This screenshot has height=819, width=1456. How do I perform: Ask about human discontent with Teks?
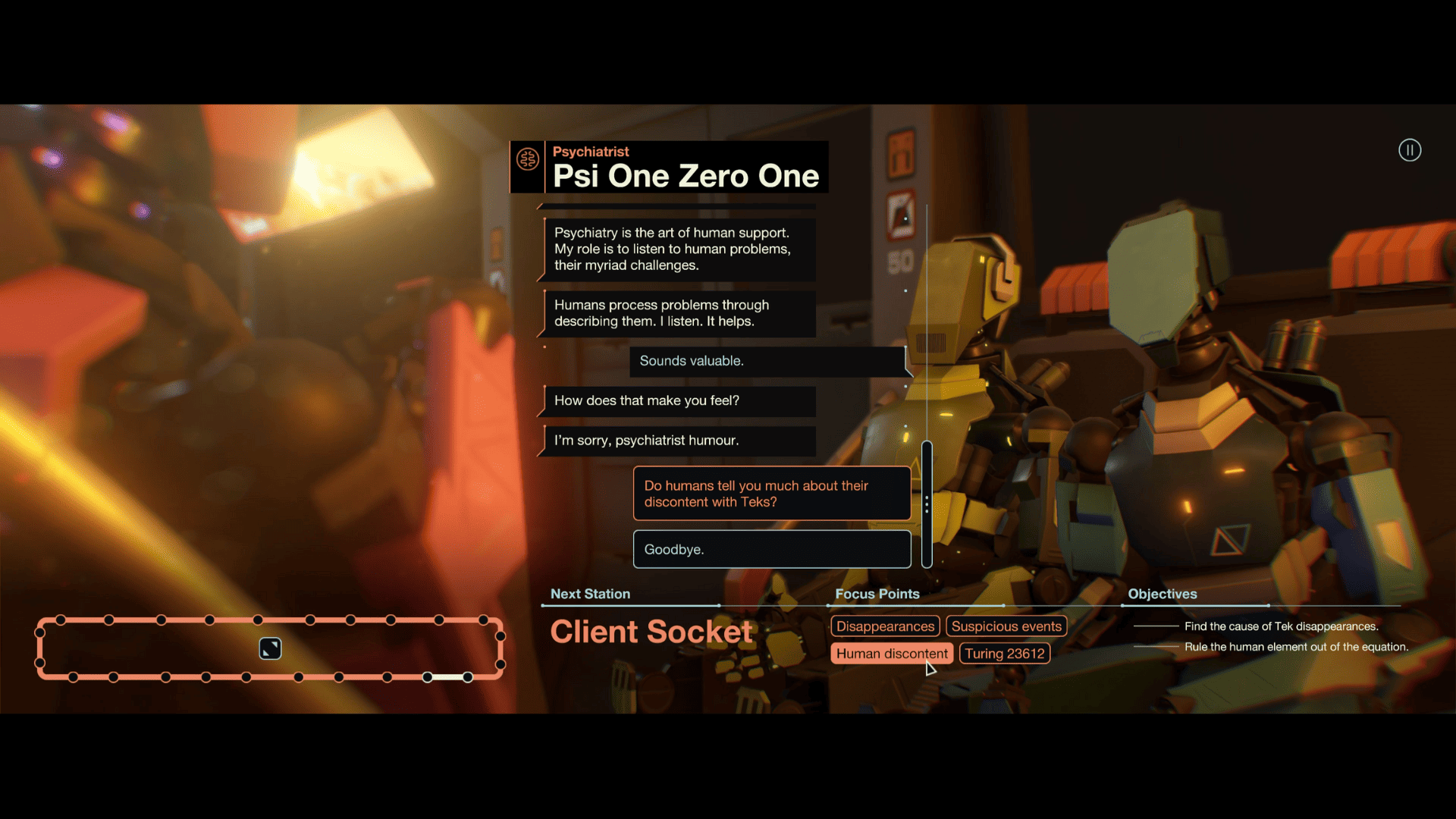[771, 494]
